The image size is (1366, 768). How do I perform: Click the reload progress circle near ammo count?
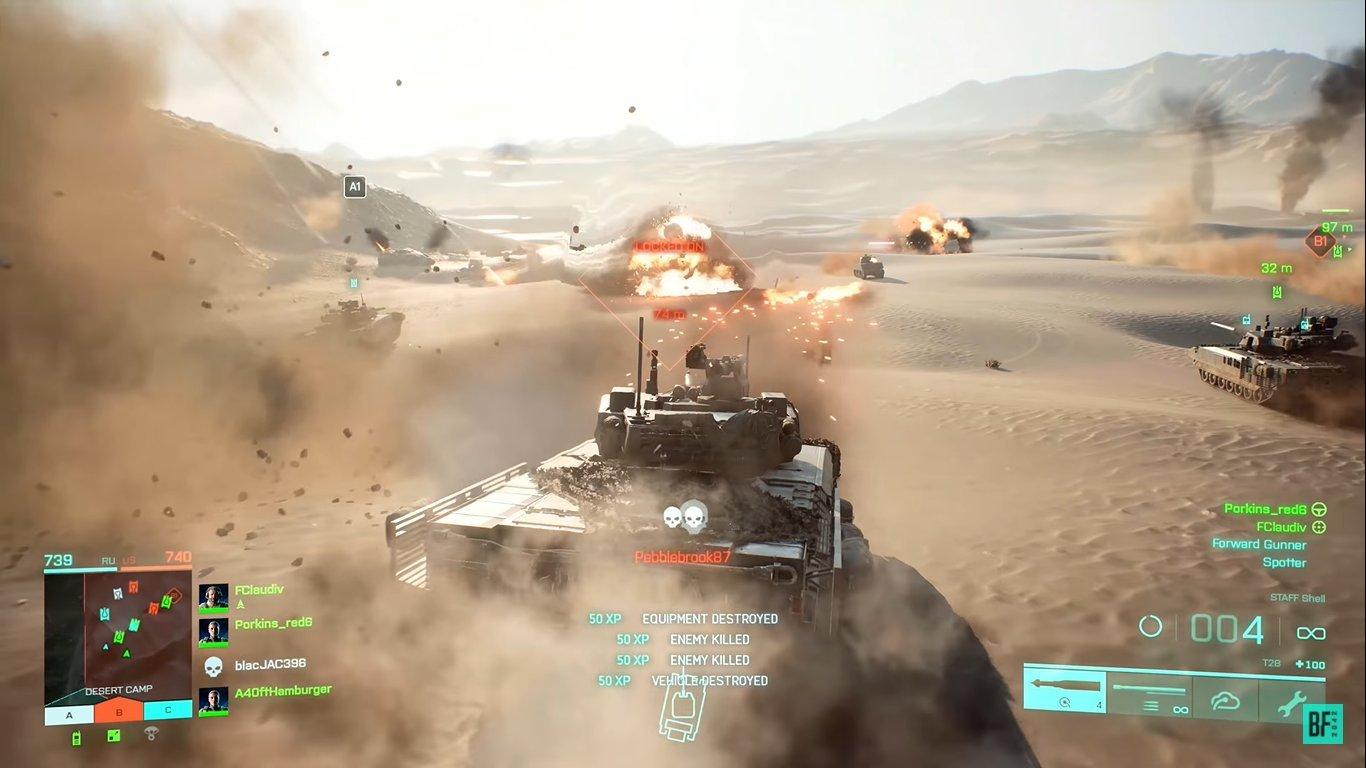(1150, 628)
